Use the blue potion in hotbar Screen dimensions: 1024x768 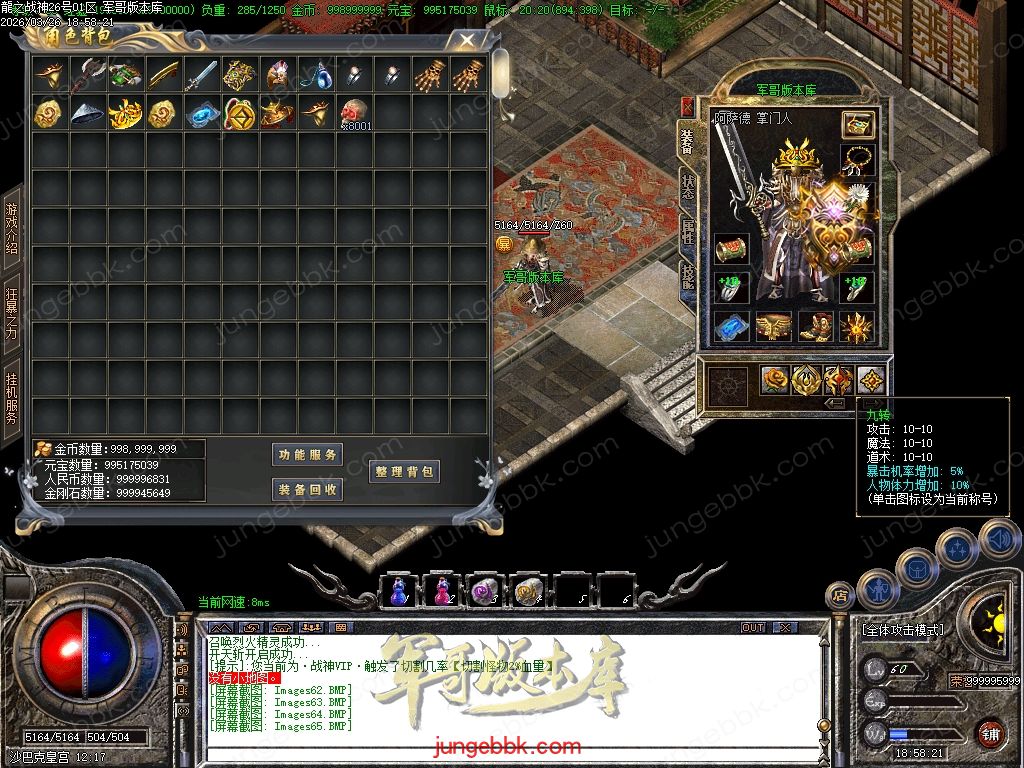point(399,593)
